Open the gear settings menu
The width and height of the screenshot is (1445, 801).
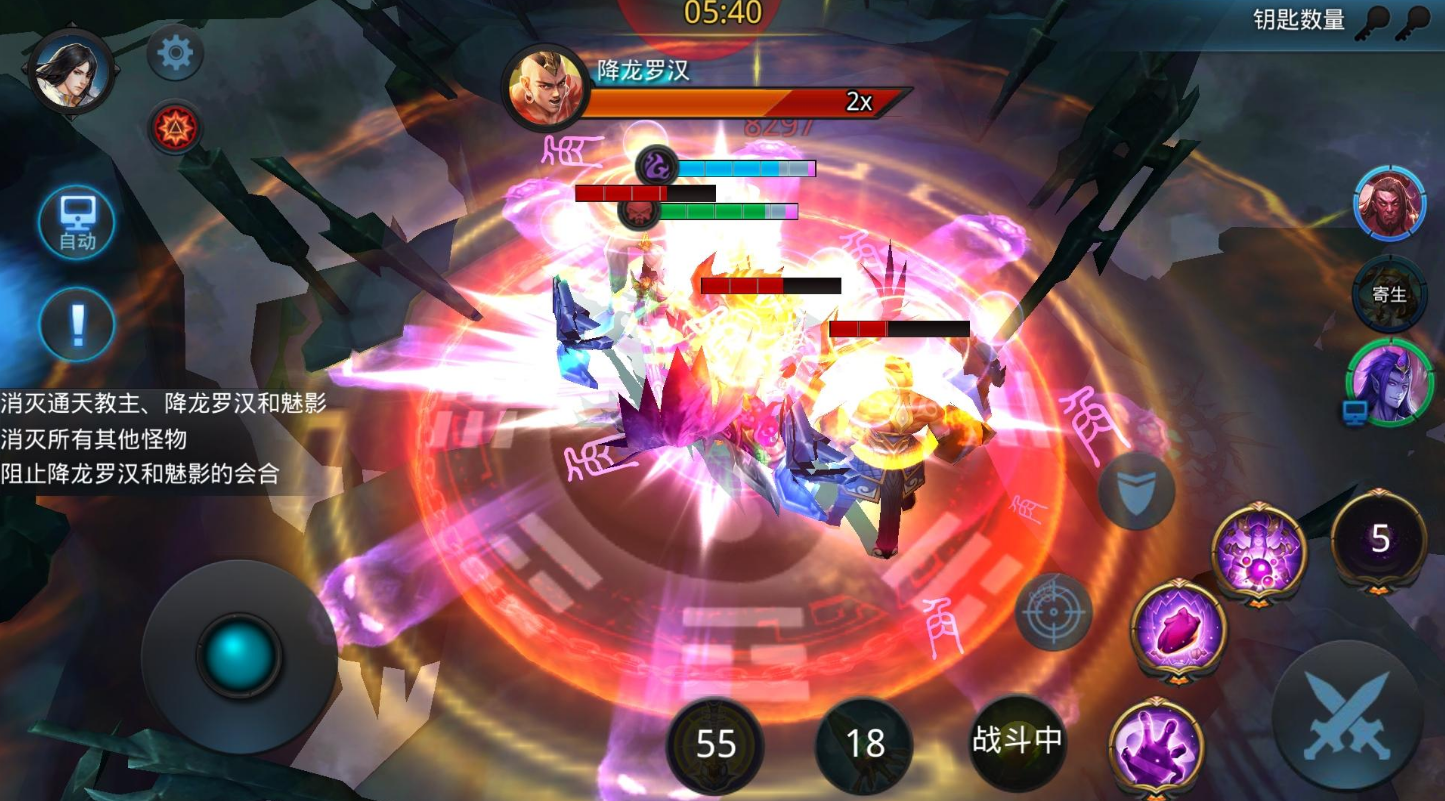[176, 53]
